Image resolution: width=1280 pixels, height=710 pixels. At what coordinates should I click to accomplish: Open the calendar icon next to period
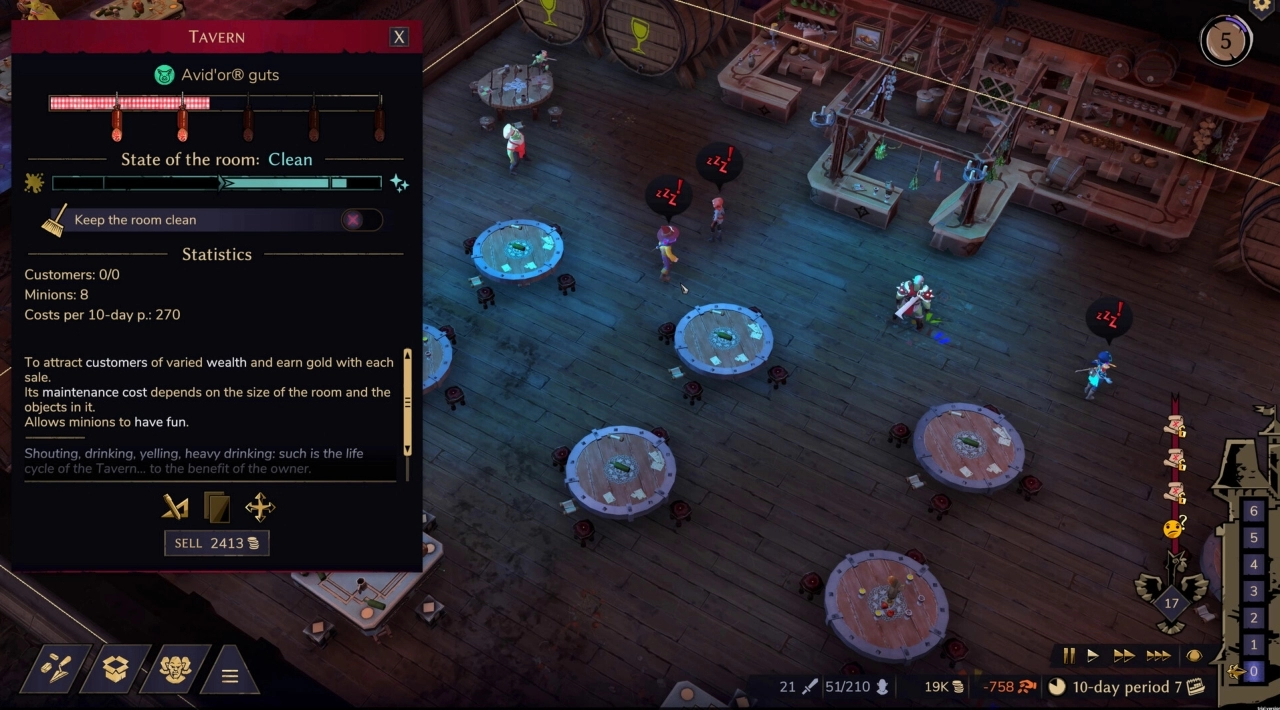tap(1196, 687)
